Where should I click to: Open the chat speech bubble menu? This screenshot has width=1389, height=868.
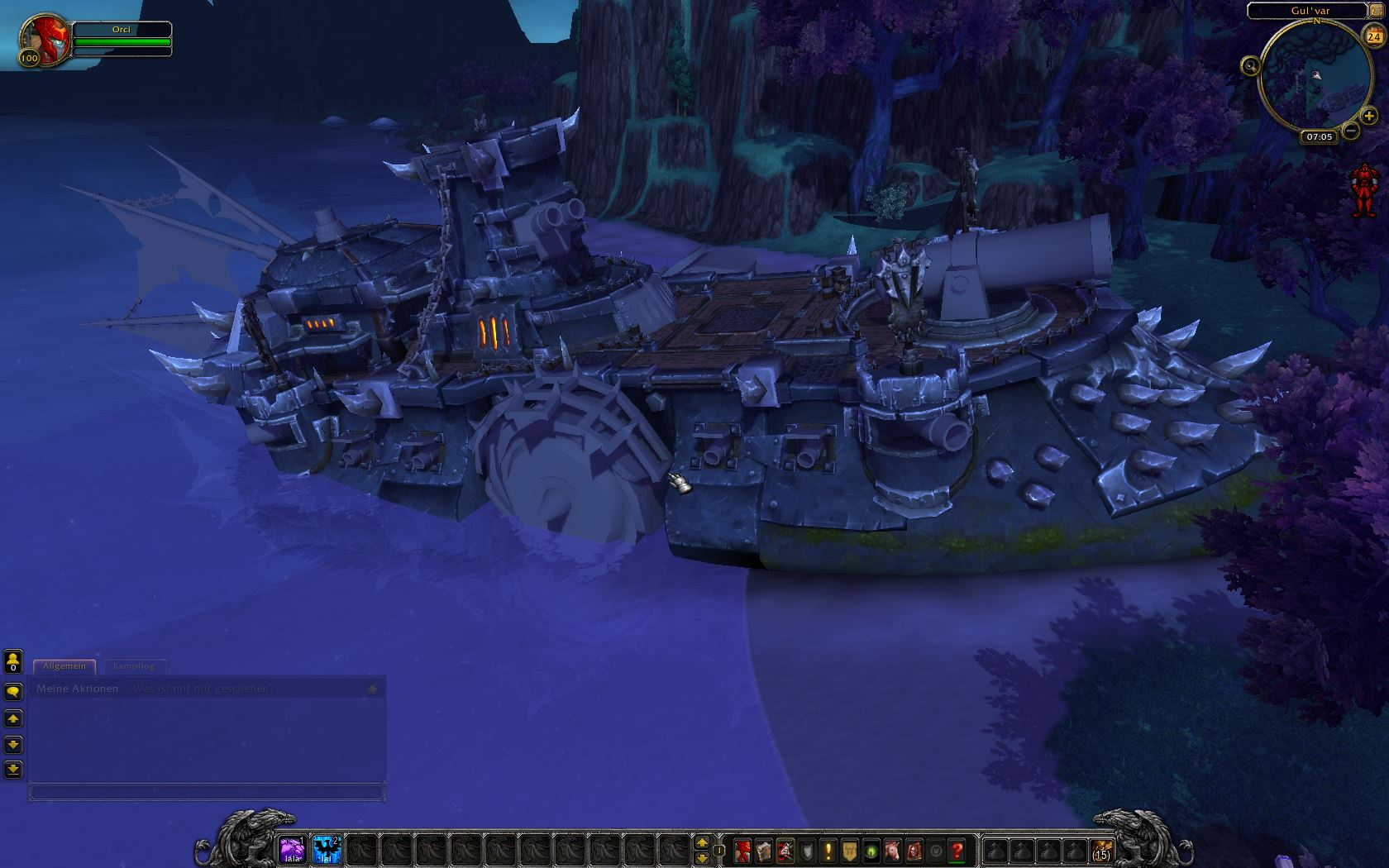pyautogui.click(x=13, y=691)
